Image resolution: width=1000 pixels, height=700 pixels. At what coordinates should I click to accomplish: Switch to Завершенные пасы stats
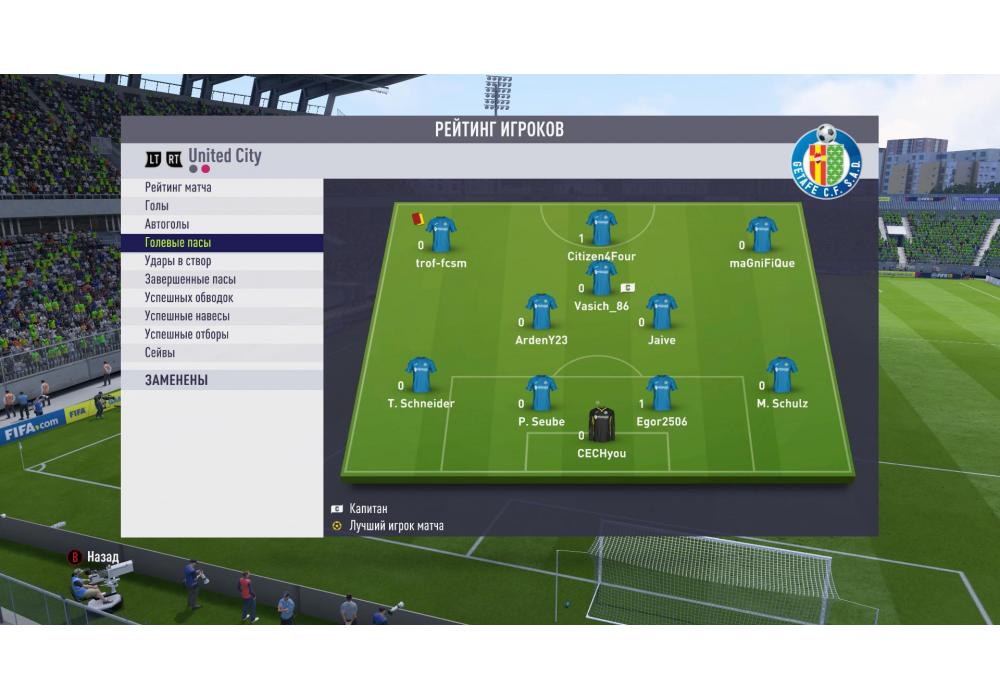tap(190, 279)
